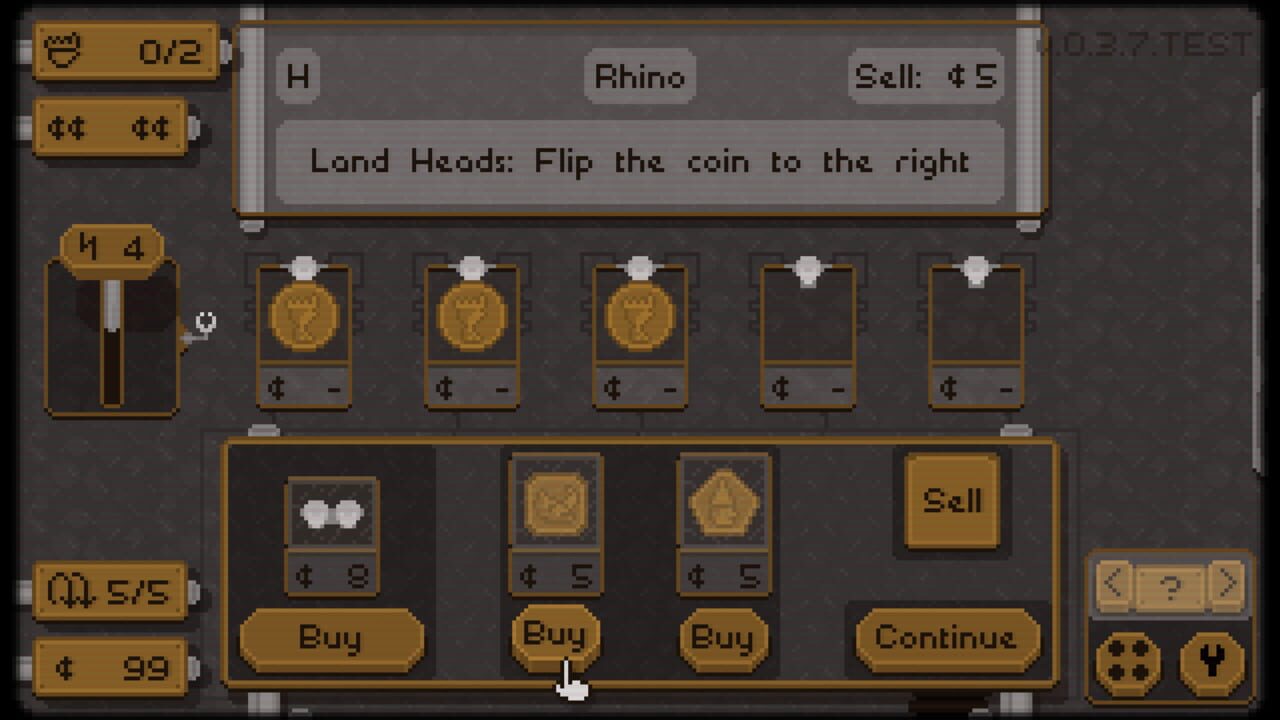The width and height of the screenshot is (1280, 720).
Task: Select the chalice coin in the first slot
Action: 303,315
